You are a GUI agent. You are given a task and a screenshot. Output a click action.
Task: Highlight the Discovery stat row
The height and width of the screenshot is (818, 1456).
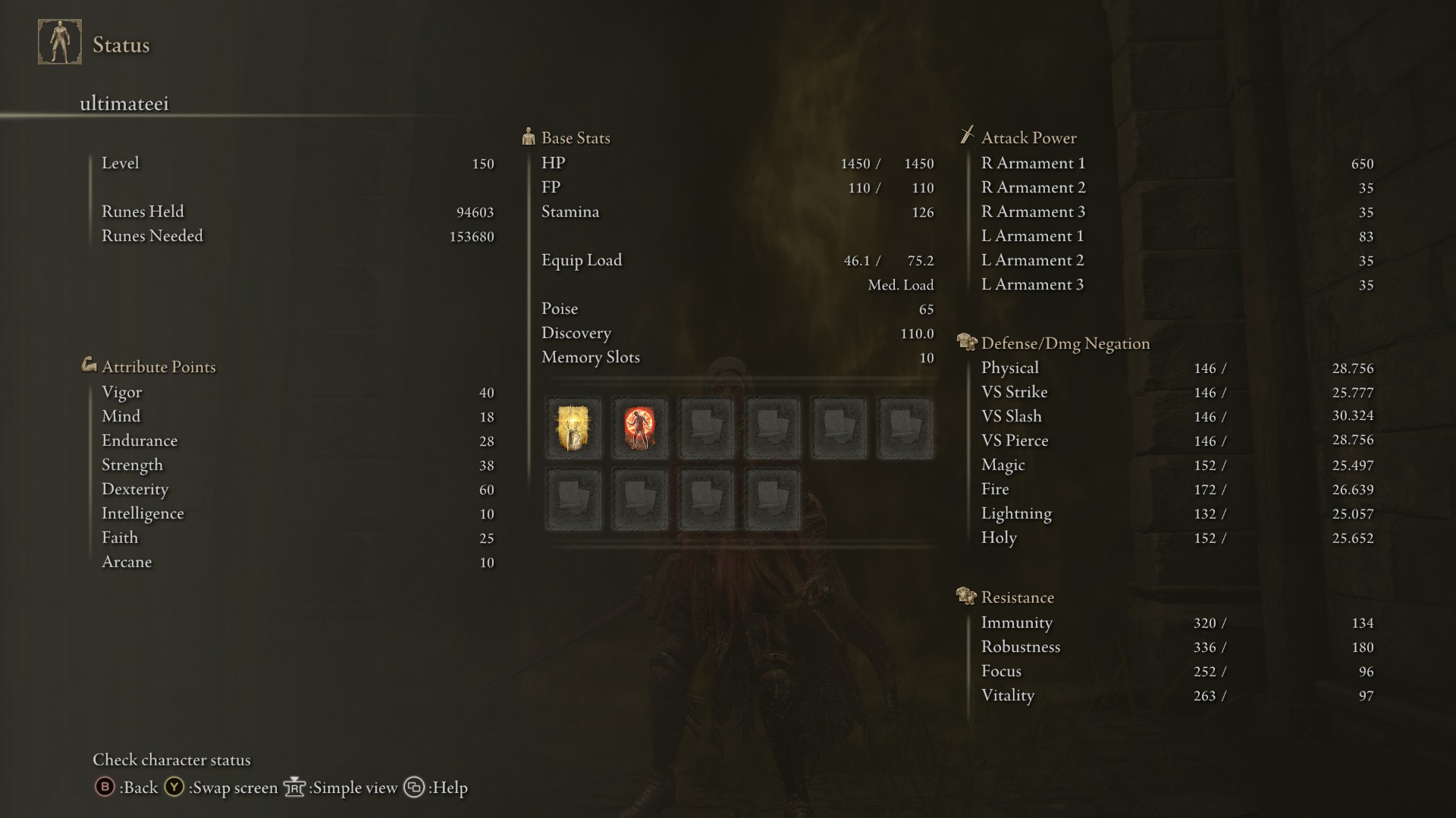[737, 333]
